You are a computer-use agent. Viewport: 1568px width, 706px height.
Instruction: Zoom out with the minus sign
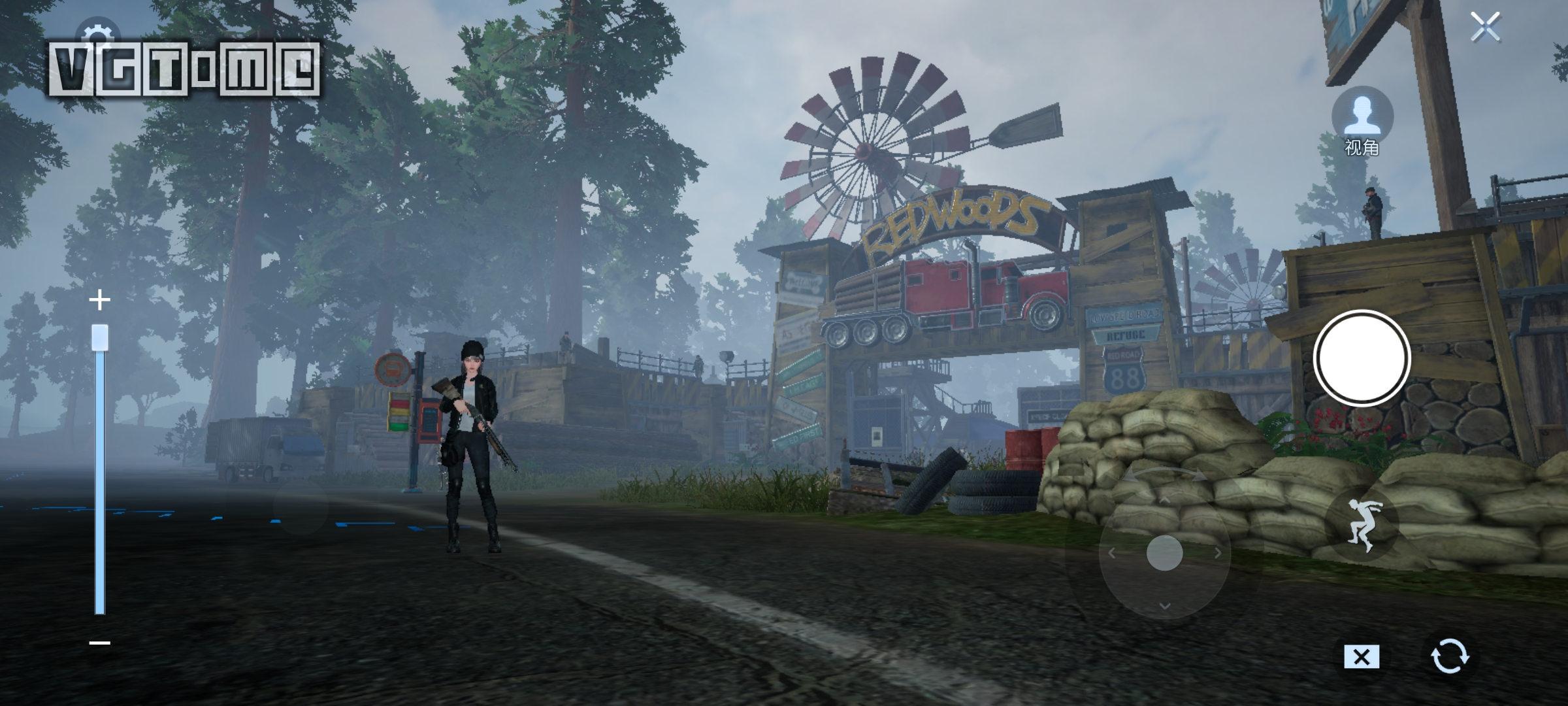coord(99,643)
